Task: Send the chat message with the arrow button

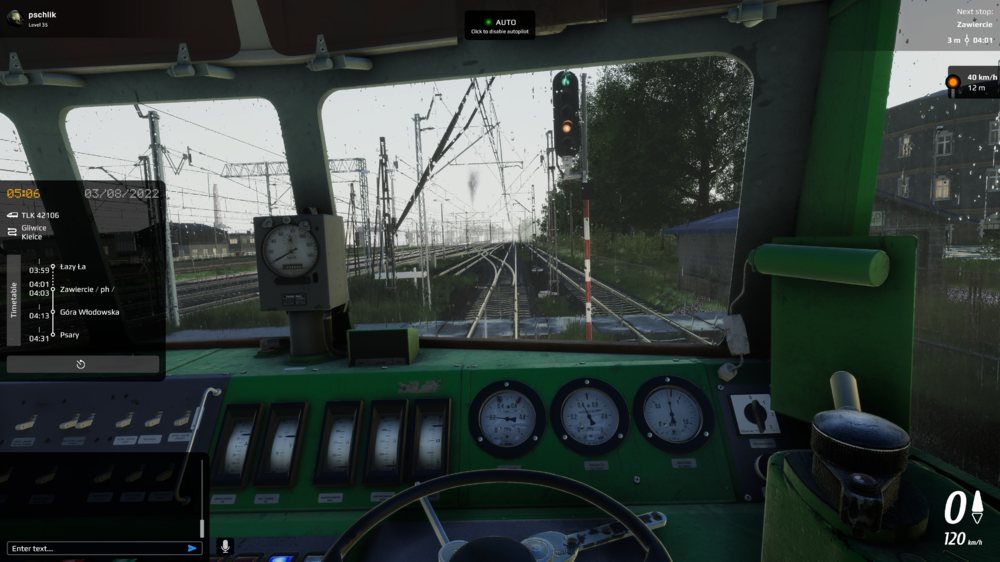Action: [x=192, y=548]
